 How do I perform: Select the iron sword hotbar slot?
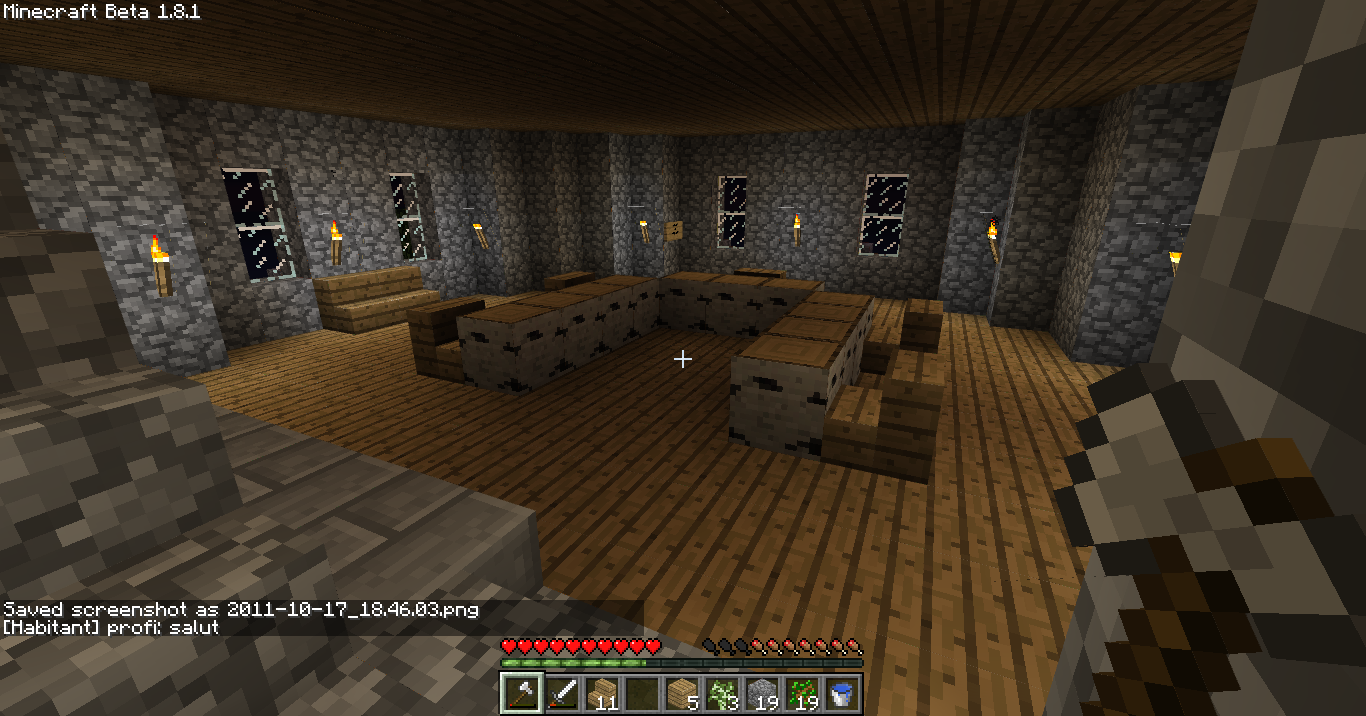[561, 693]
